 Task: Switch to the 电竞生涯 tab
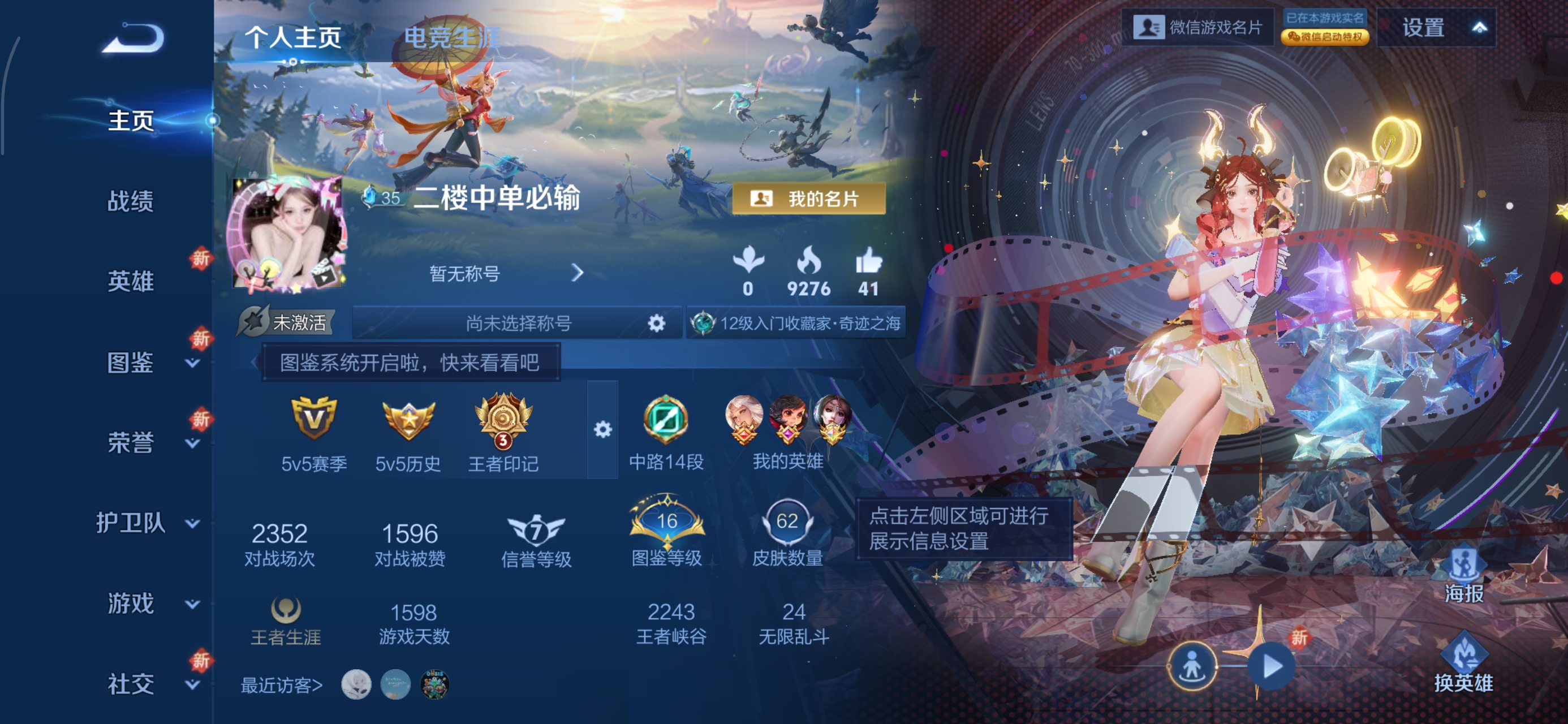pyautogui.click(x=449, y=37)
